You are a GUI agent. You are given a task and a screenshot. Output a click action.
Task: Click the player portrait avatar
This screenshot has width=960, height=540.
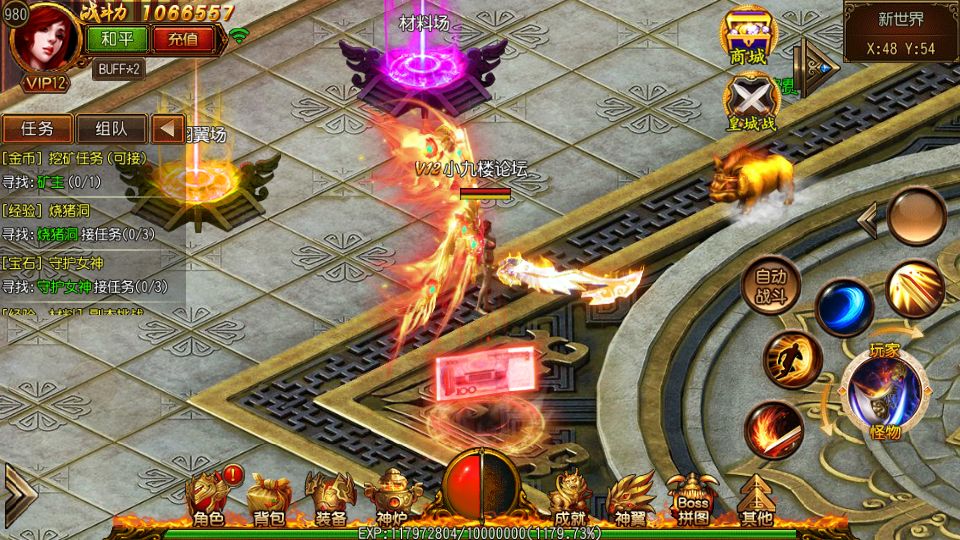point(42,40)
